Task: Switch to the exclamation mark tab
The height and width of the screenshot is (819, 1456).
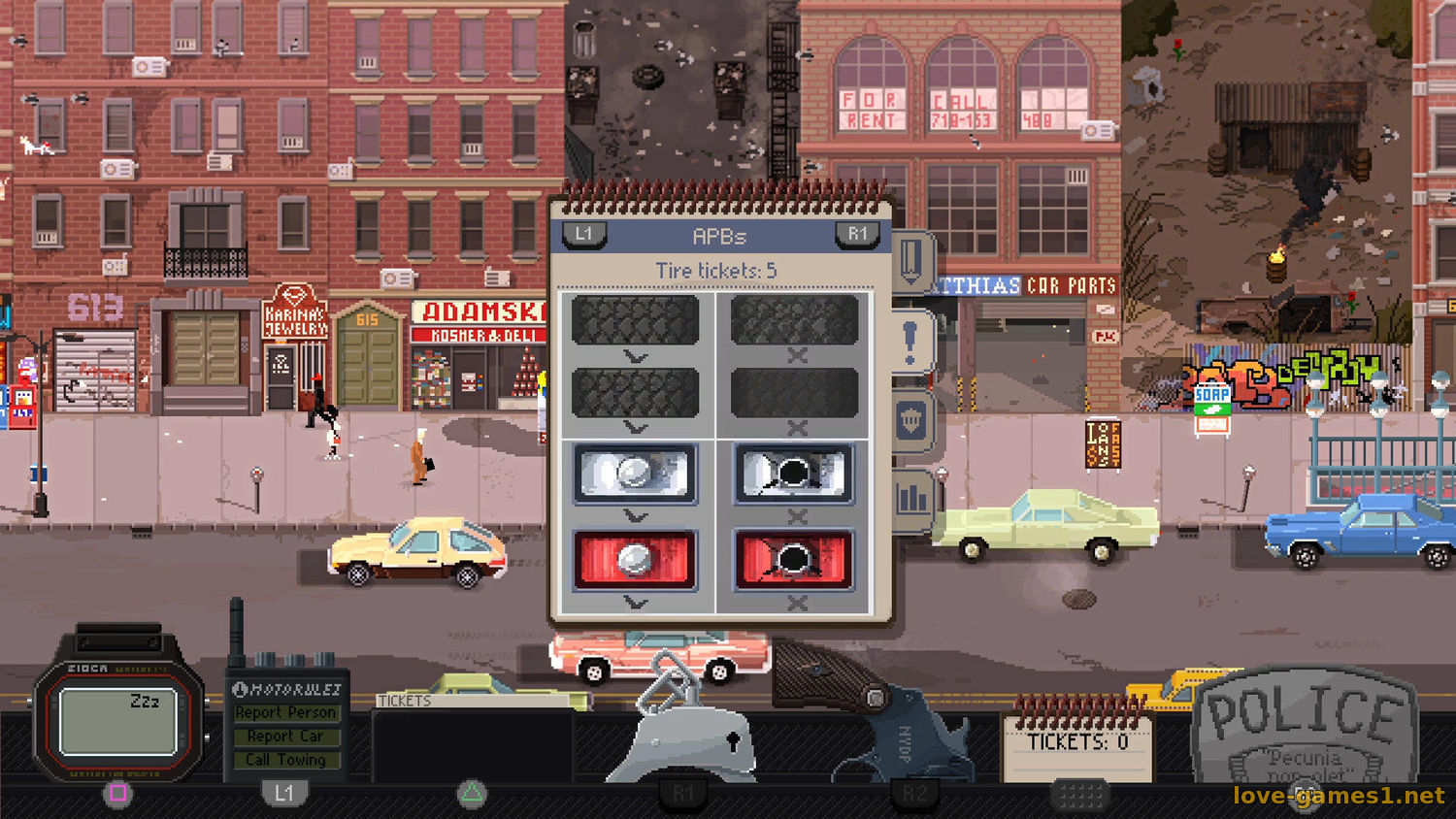Action: pyautogui.click(x=910, y=343)
